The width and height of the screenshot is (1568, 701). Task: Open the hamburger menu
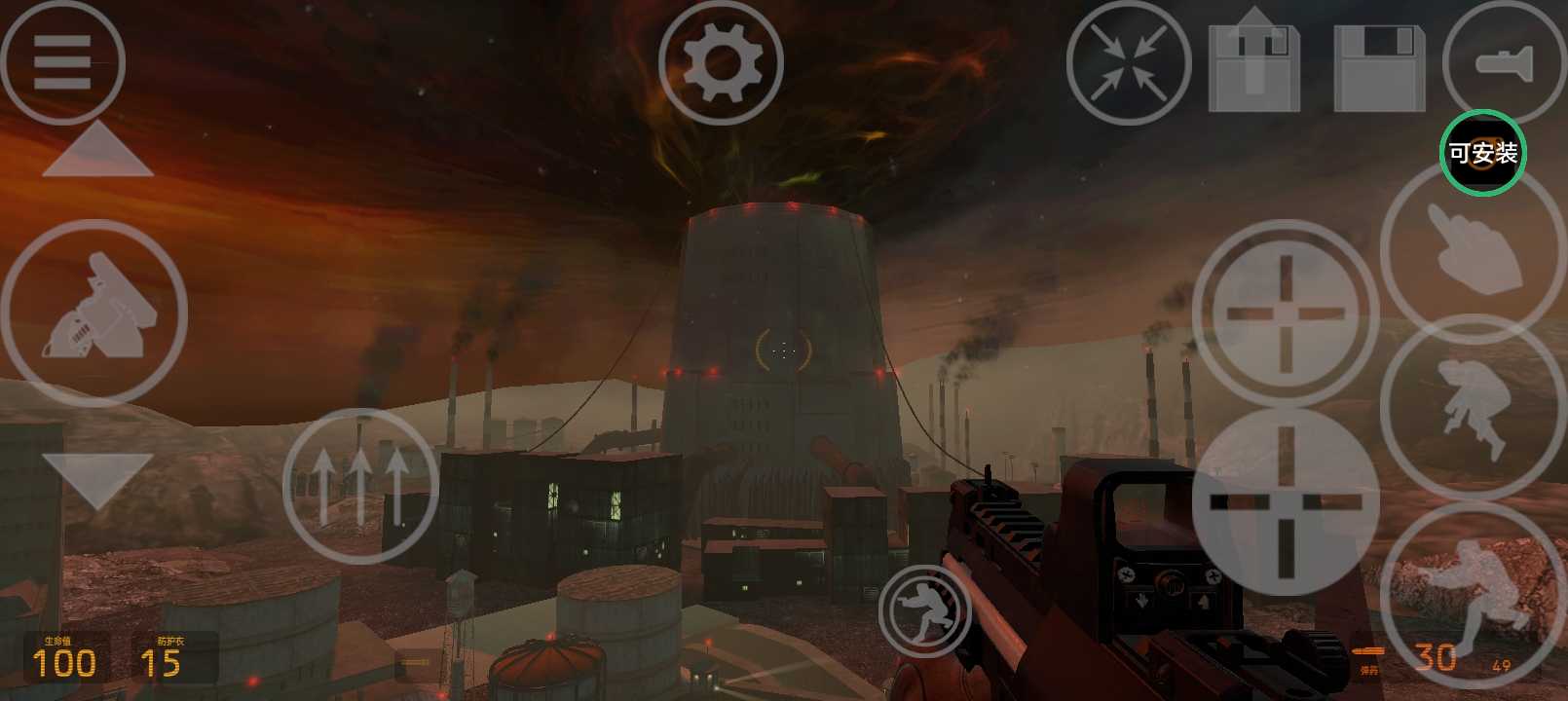pyautogui.click(x=62, y=62)
